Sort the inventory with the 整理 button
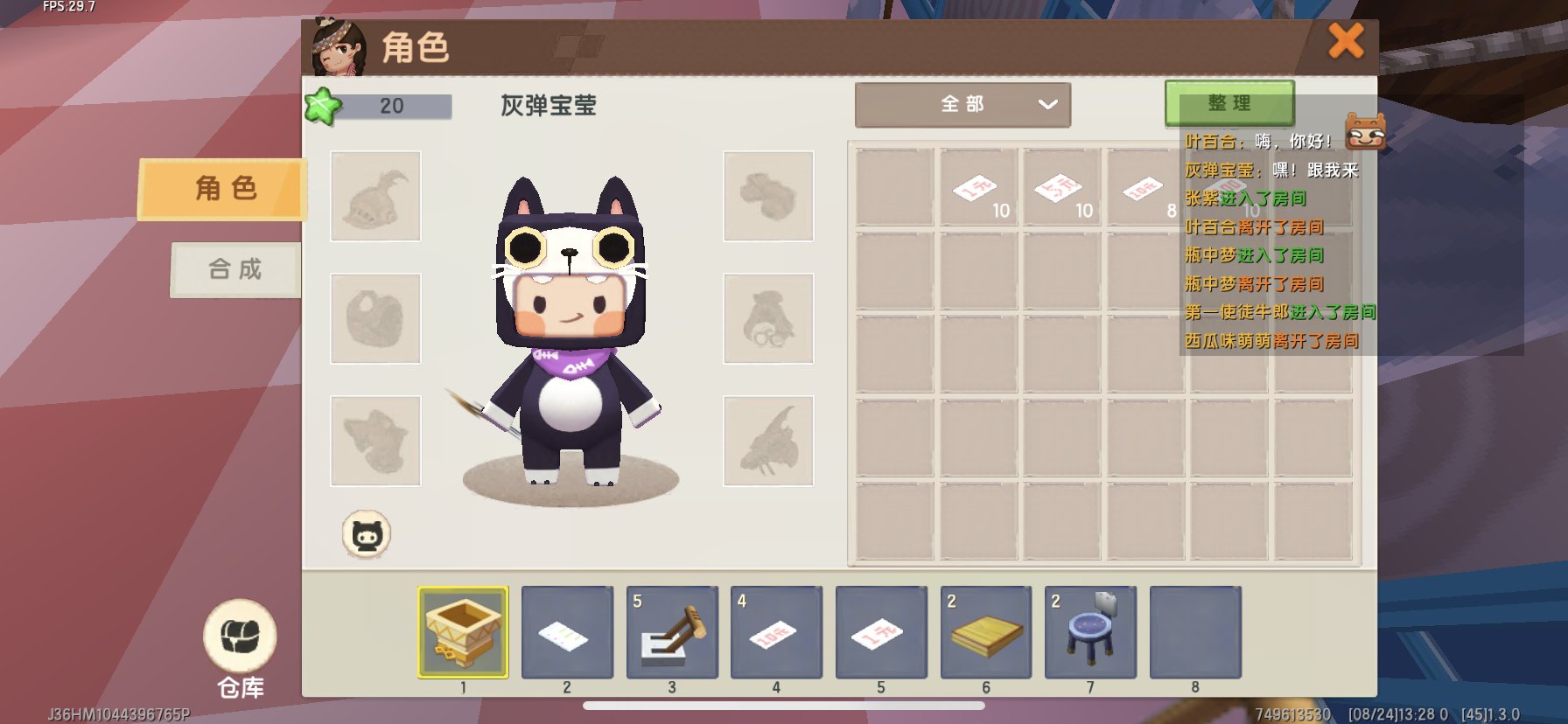The image size is (1568, 724). [x=1228, y=103]
